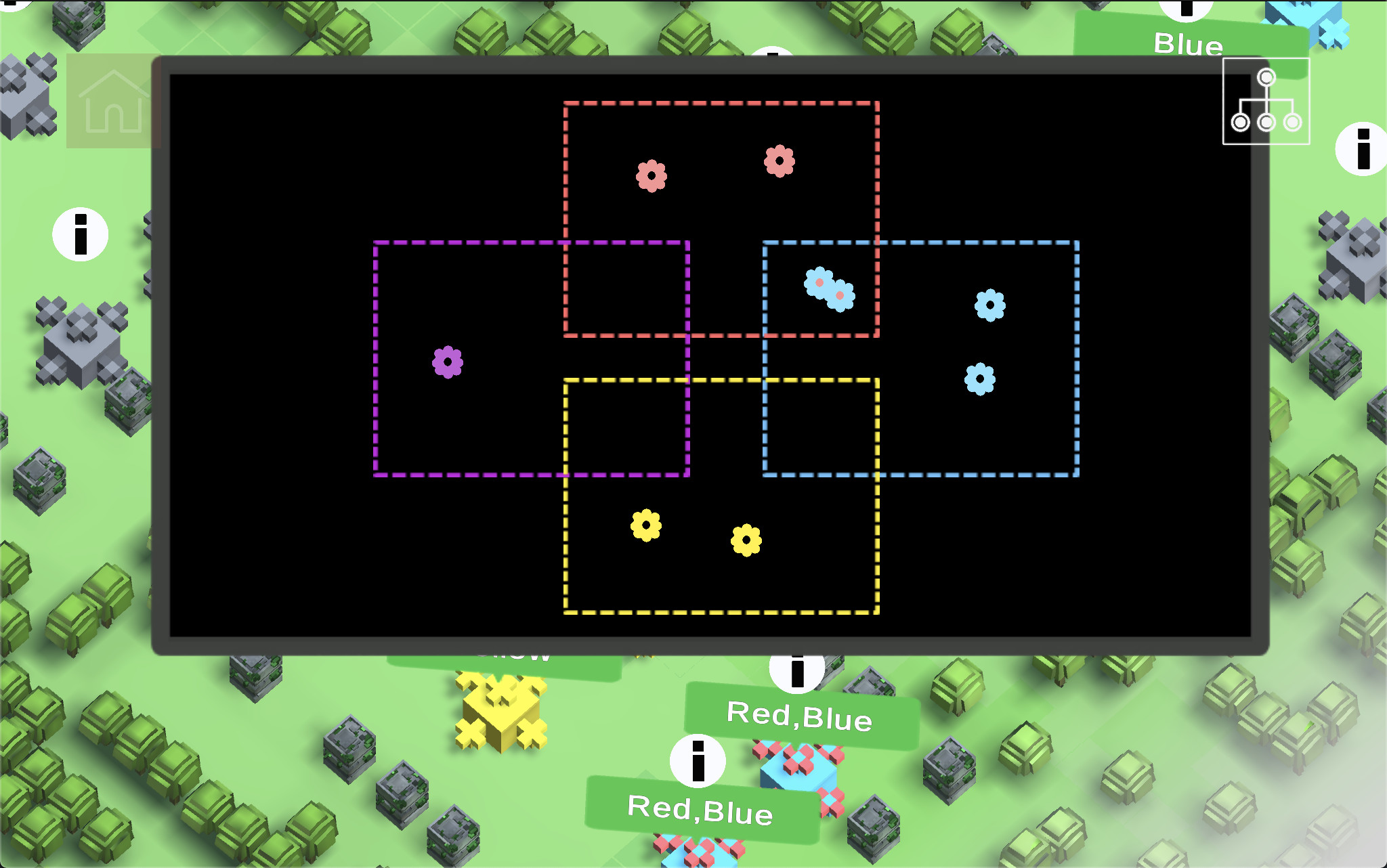Click the left yellow flower in the yellow region

pos(646,523)
